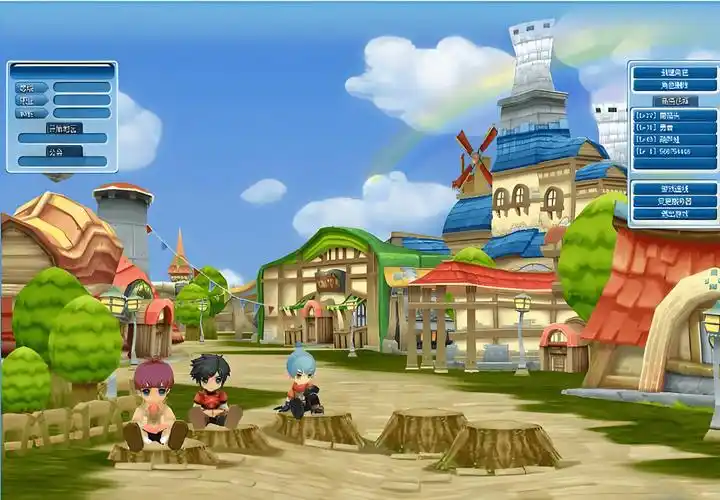The image size is (720, 500).
Task: Click the delete character button (角色删除)
Action: point(675,86)
